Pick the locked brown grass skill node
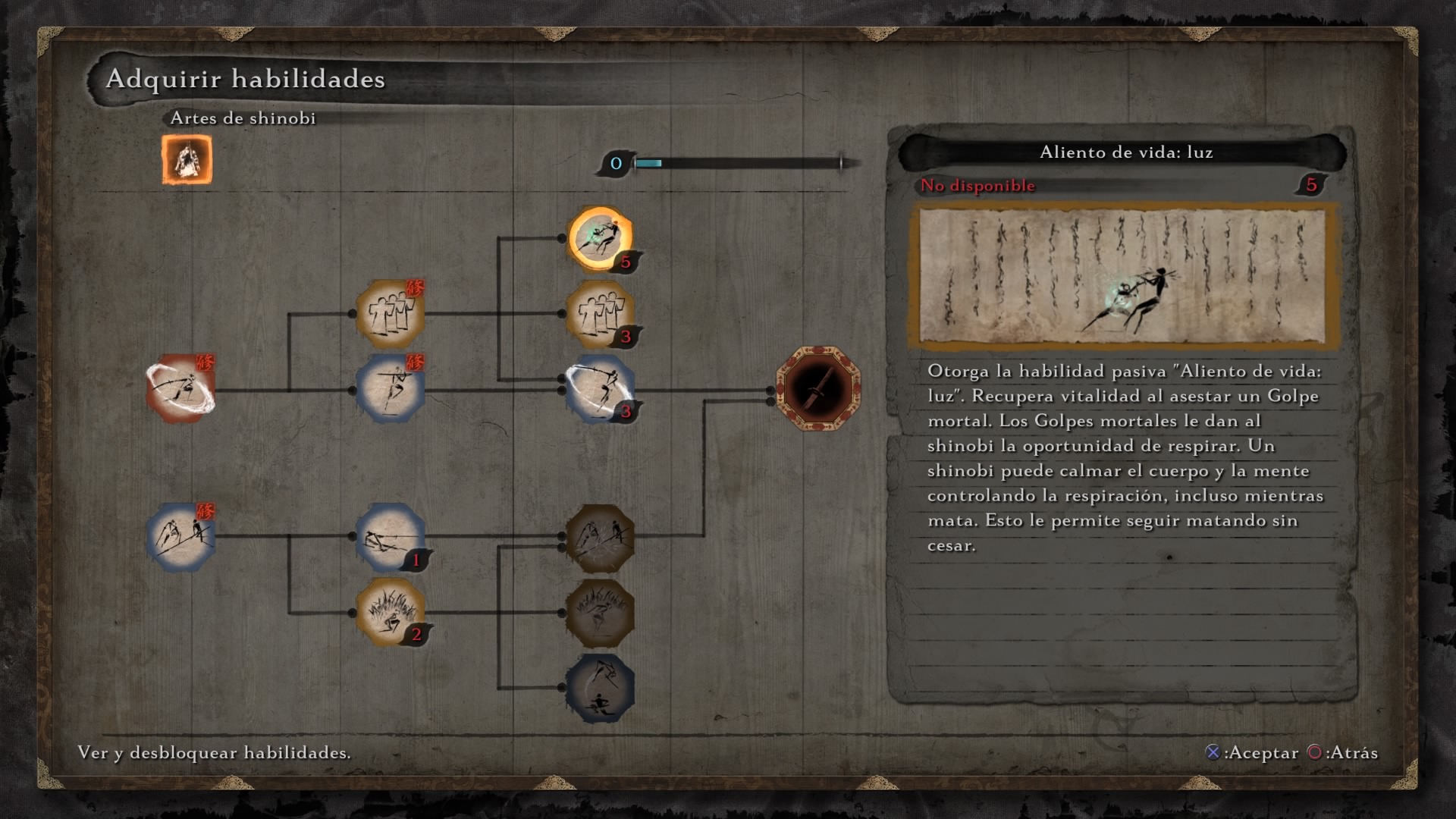The height and width of the screenshot is (819, 1456). pos(600,611)
